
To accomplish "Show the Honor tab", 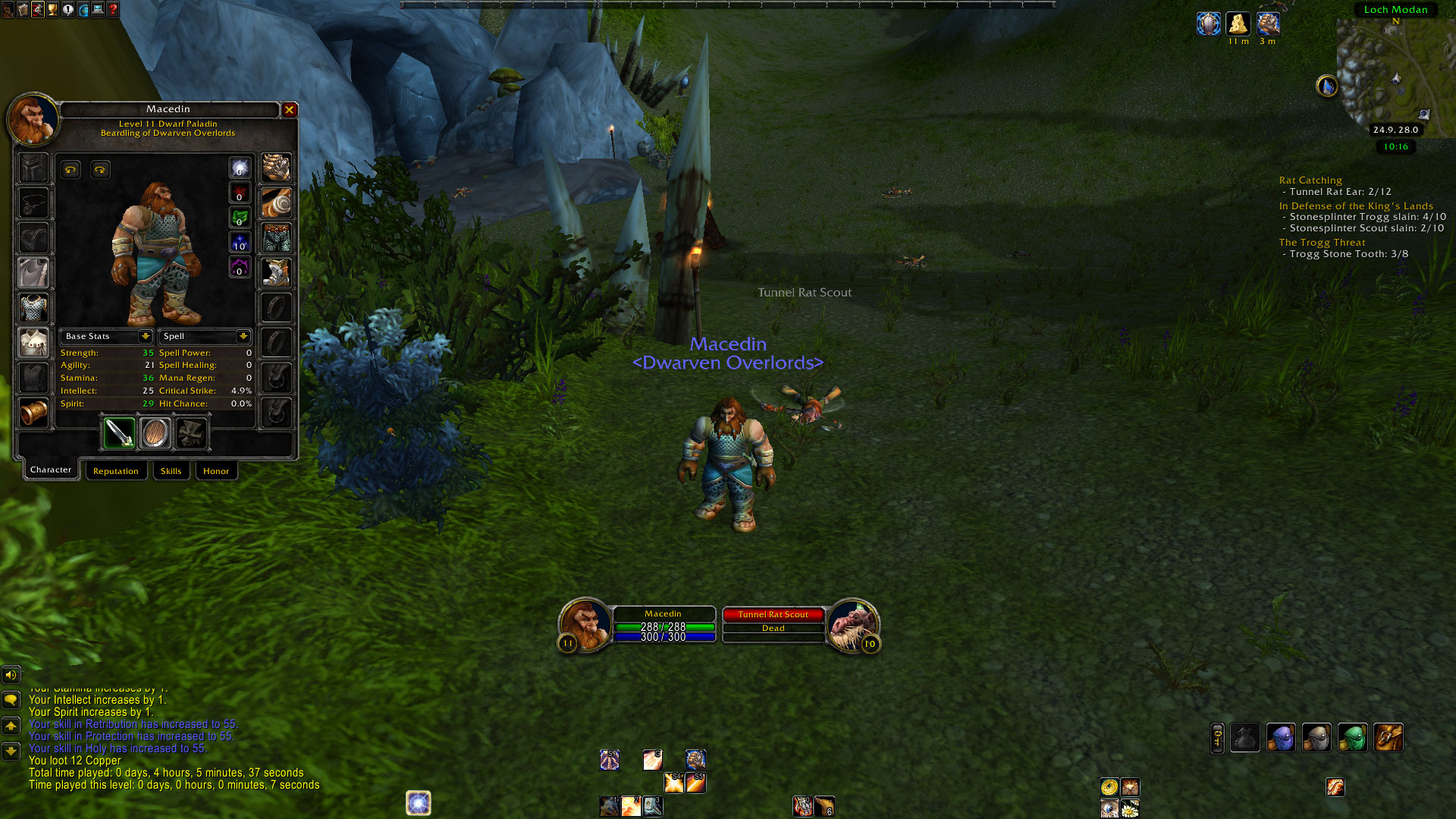I will click(216, 471).
